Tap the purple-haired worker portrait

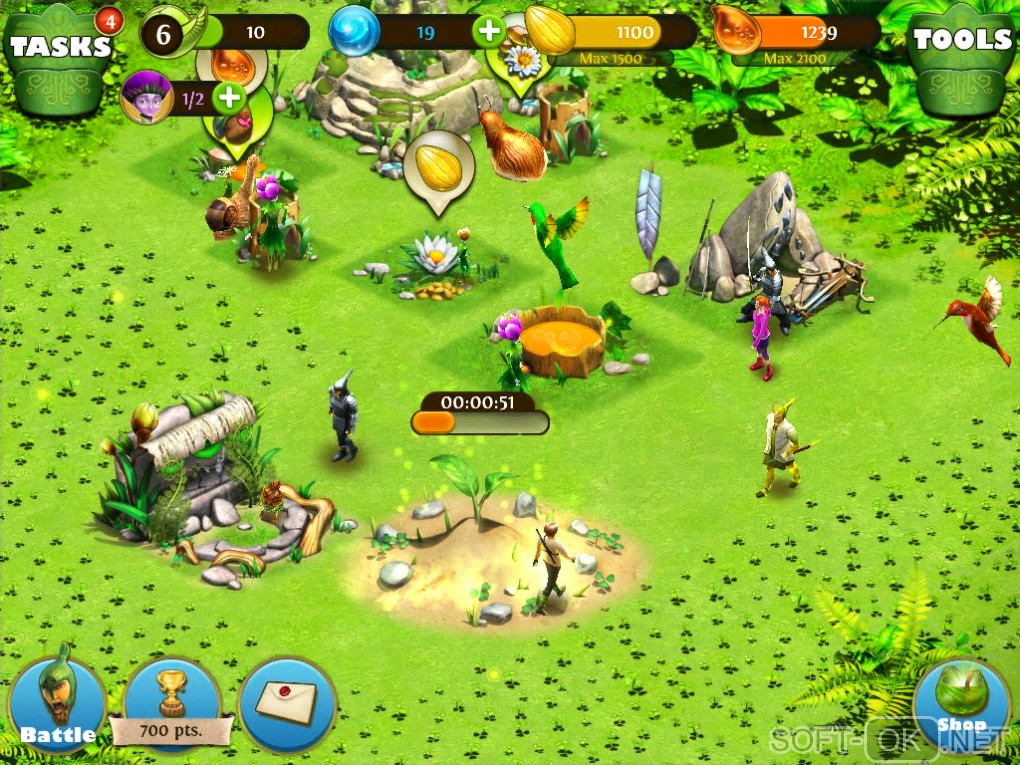pyautogui.click(x=146, y=96)
